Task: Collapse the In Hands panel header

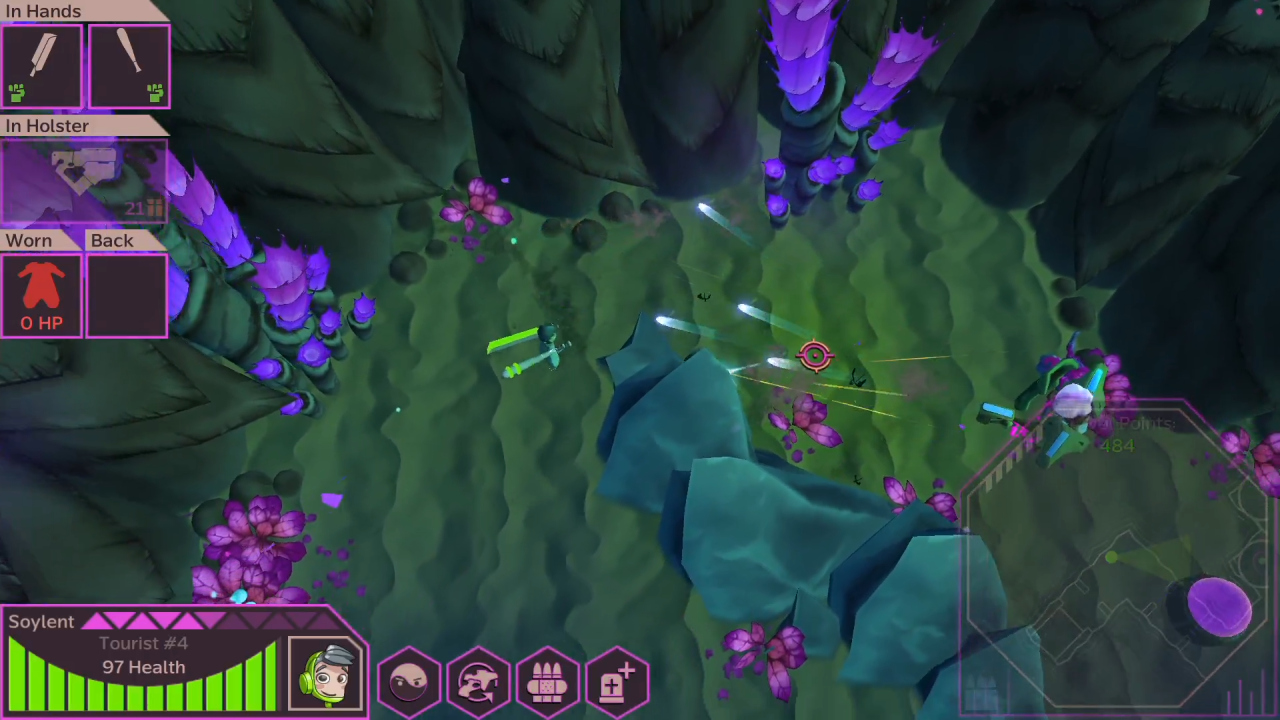Action: tap(44, 11)
